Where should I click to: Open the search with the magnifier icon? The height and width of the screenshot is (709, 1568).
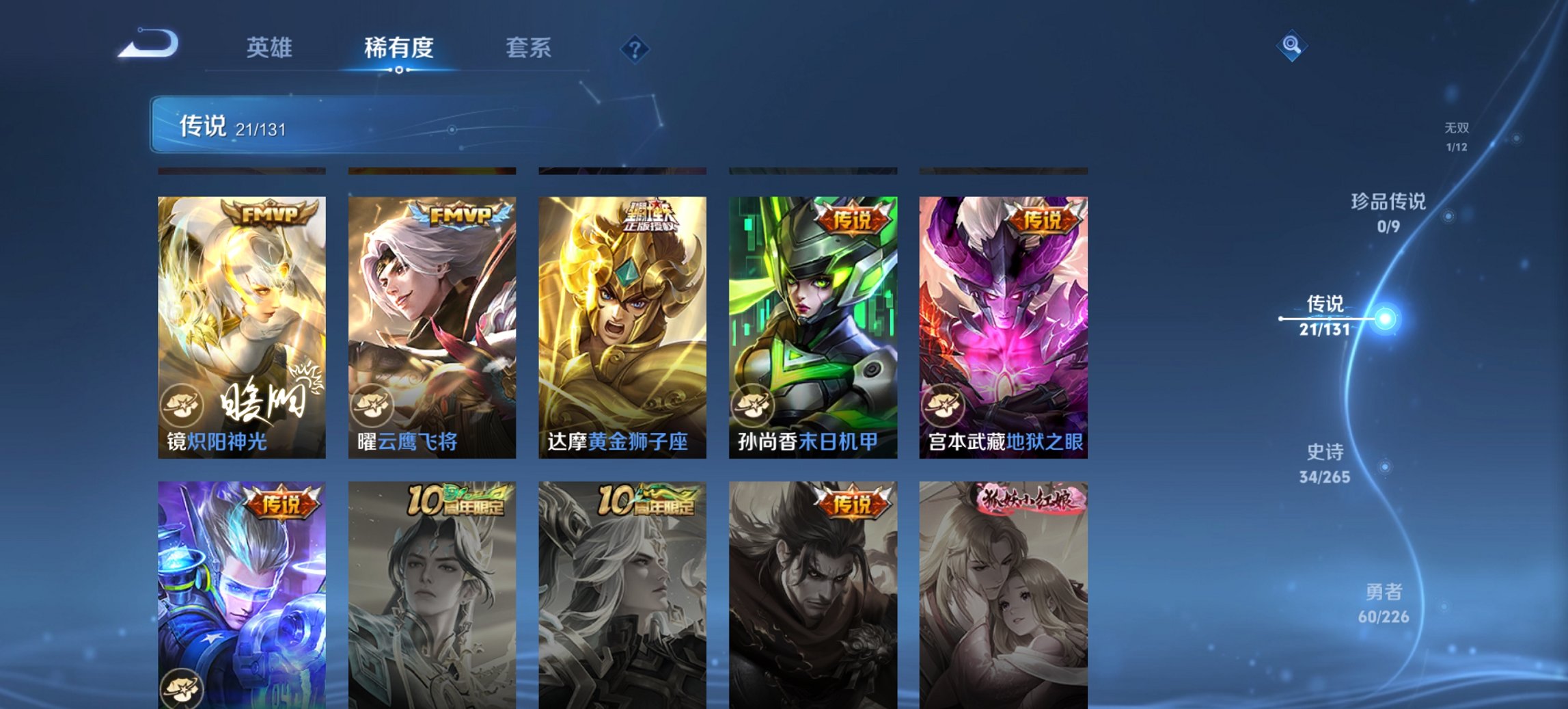pos(1292,46)
